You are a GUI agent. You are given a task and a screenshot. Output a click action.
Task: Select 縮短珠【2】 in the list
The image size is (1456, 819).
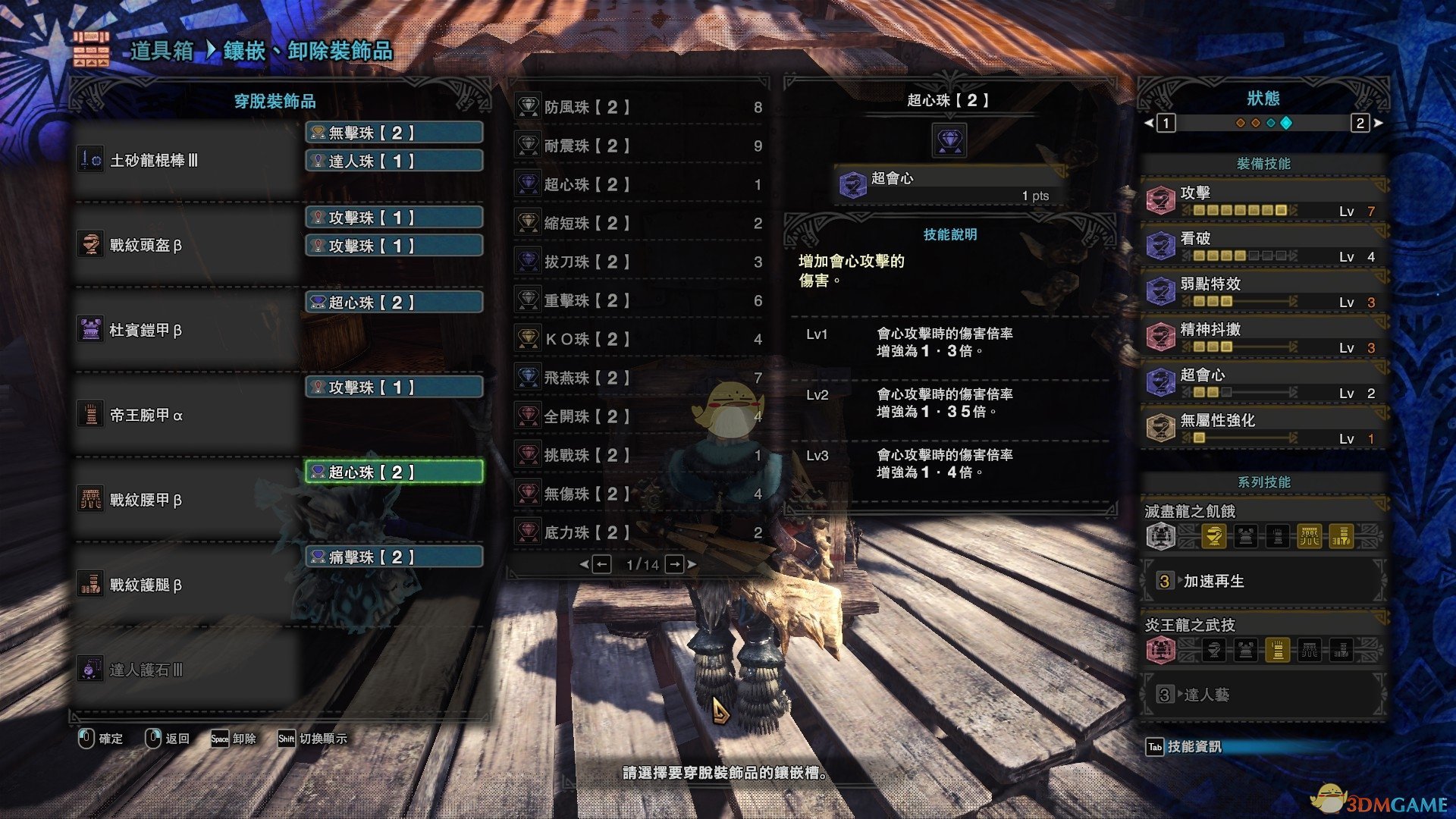tap(639, 224)
